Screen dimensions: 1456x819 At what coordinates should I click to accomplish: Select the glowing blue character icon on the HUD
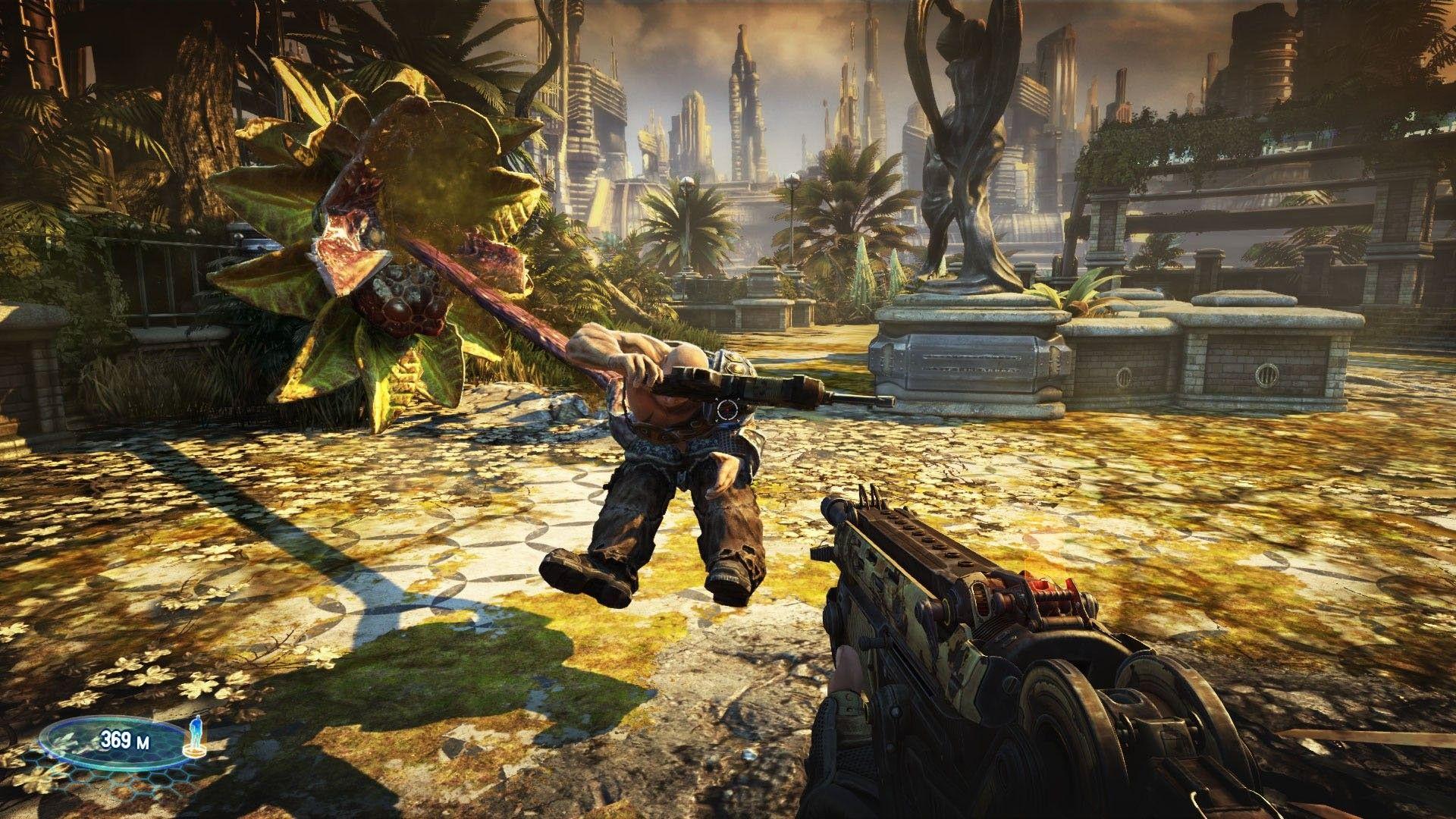[196, 730]
